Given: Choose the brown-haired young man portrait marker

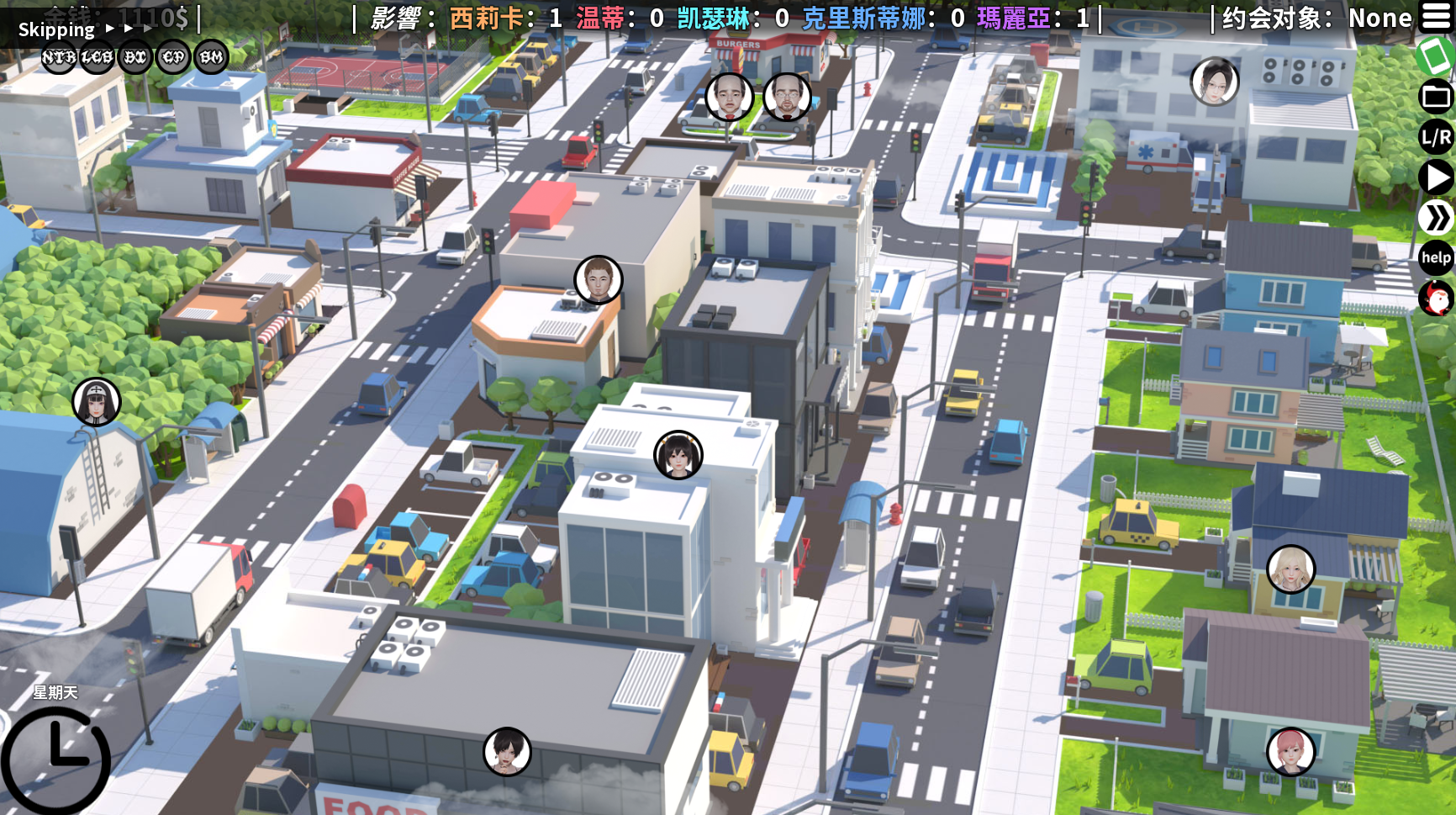Looking at the screenshot, I should tap(598, 279).
